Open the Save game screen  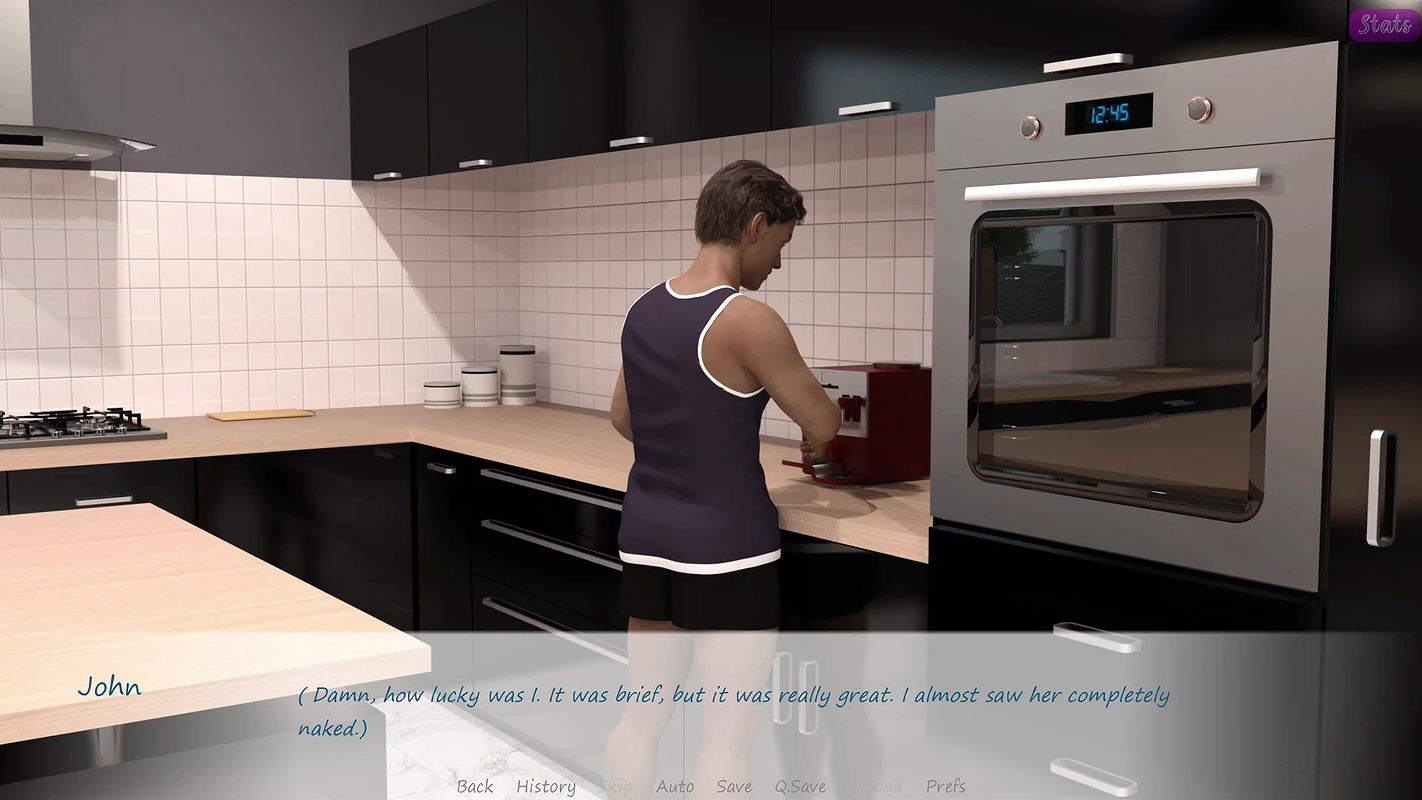[x=734, y=786]
